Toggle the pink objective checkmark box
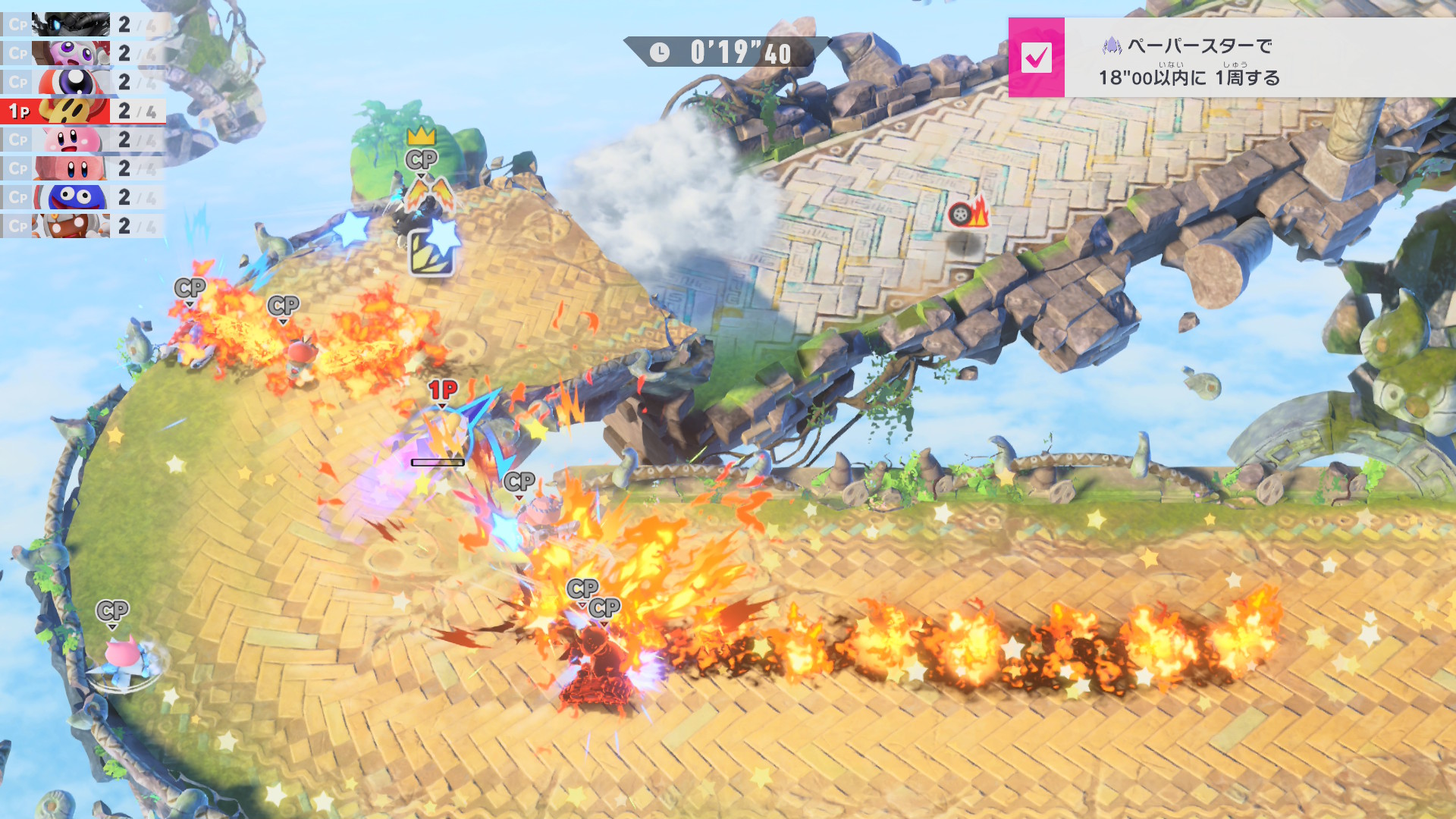 (x=1036, y=58)
